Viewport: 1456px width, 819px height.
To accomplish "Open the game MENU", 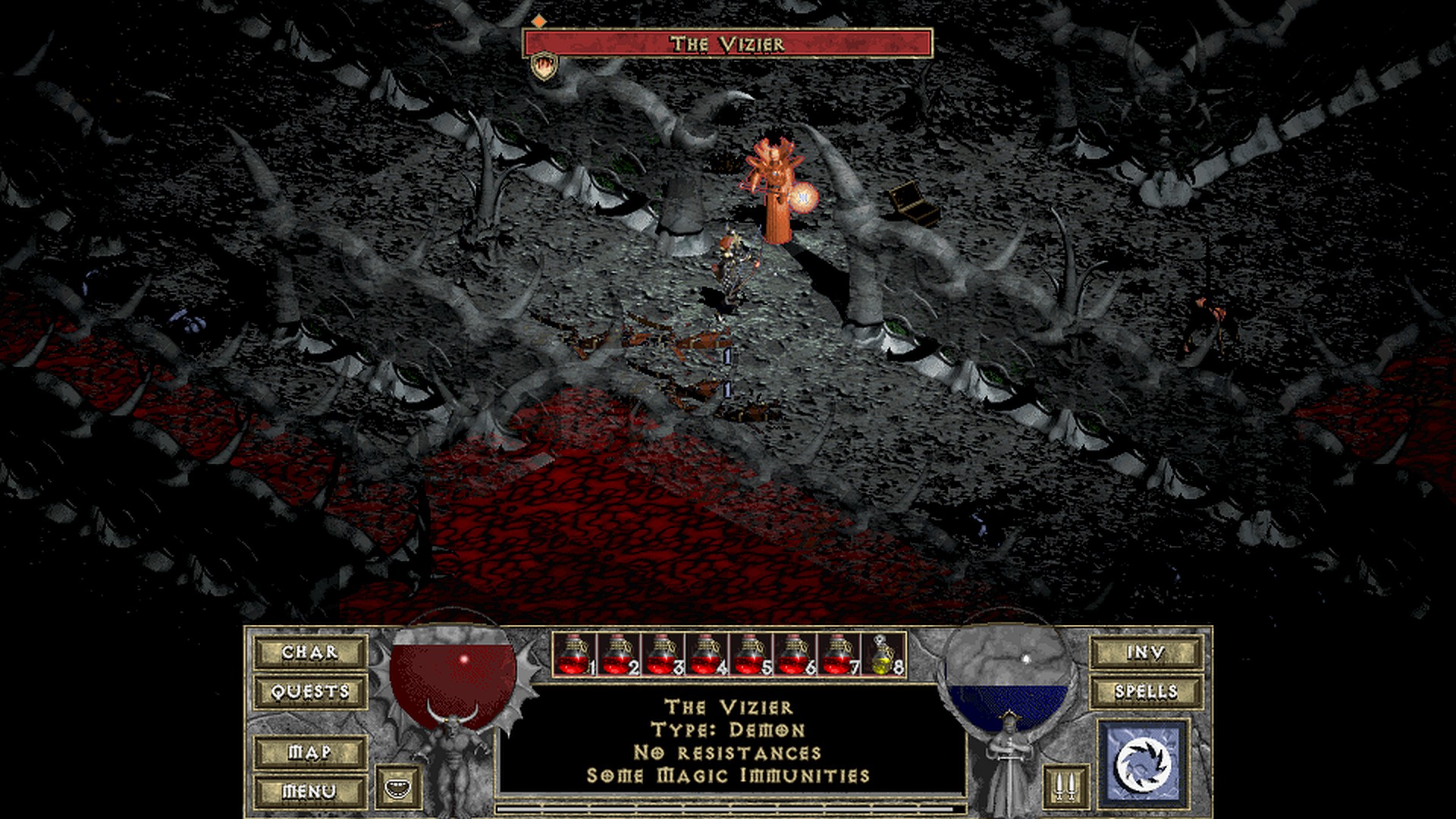I will [x=310, y=792].
